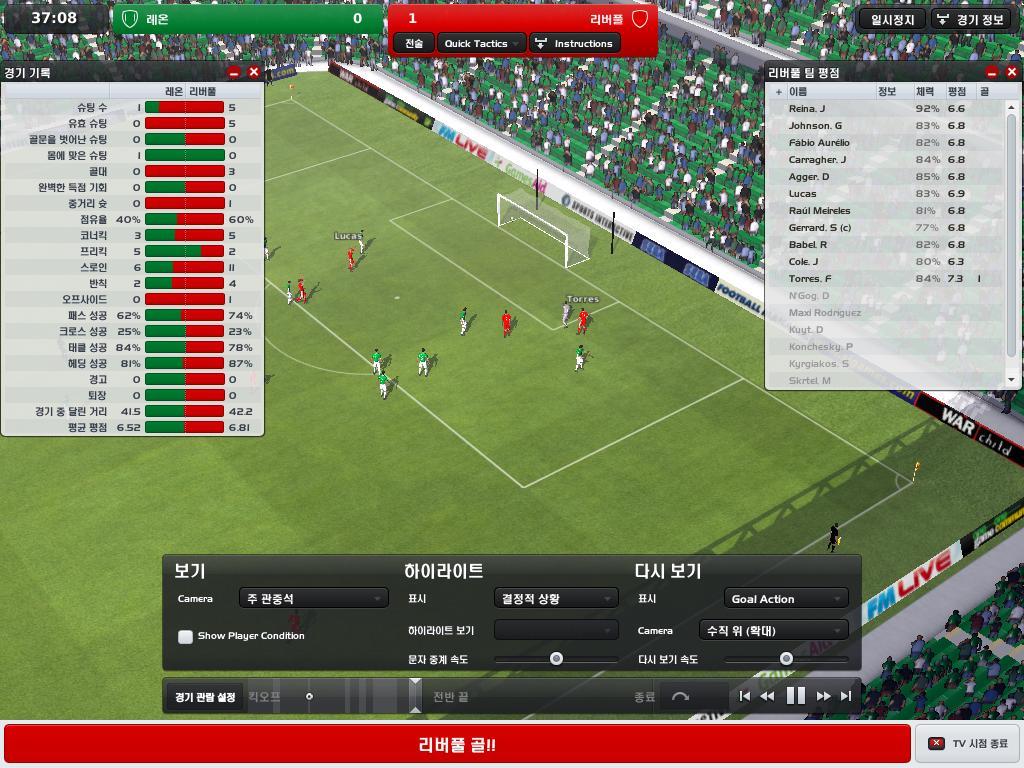
Task: Adjust the 다시 보기 속도 slider handle
Action: pyautogui.click(x=786, y=659)
